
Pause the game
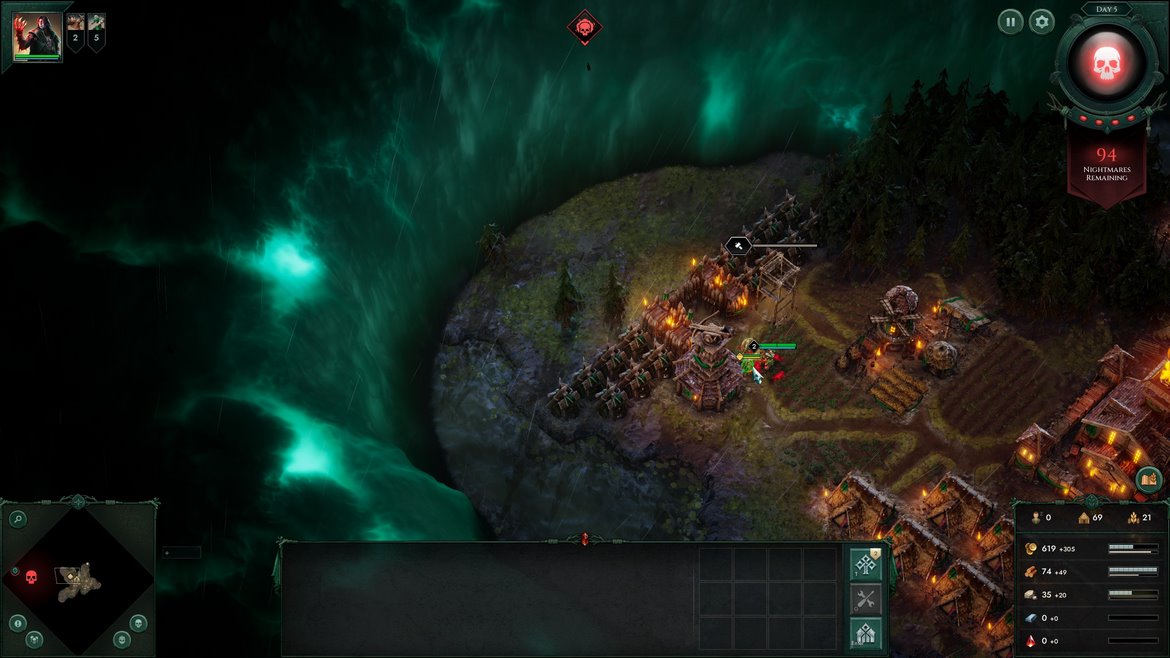click(x=1010, y=21)
